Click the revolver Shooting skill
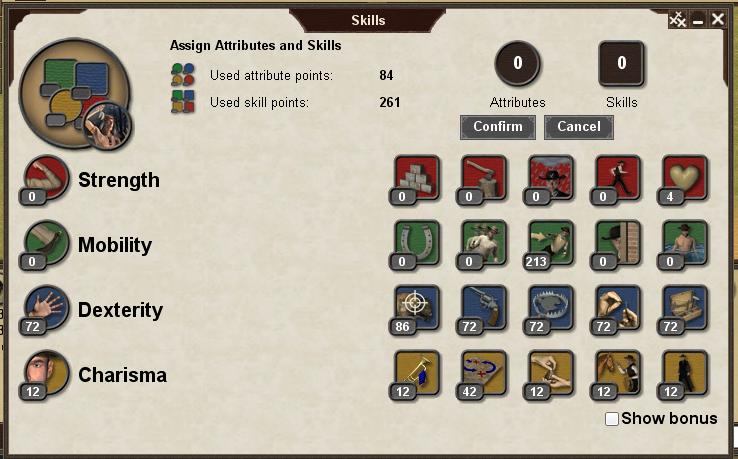Image resolution: width=738 pixels, height=459 pixels. click(484, 308)
